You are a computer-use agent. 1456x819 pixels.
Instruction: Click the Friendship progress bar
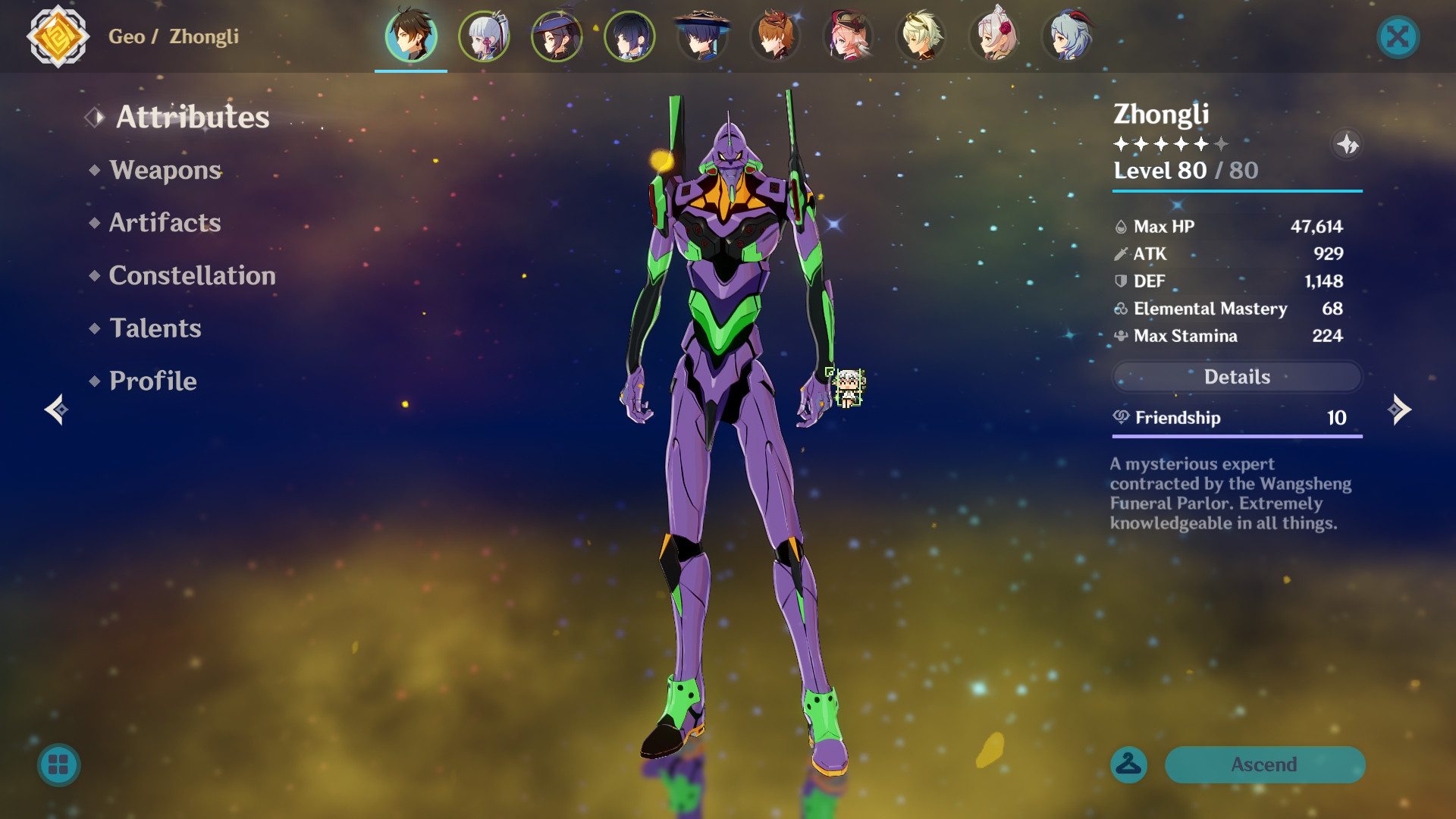click(1236, 437)
